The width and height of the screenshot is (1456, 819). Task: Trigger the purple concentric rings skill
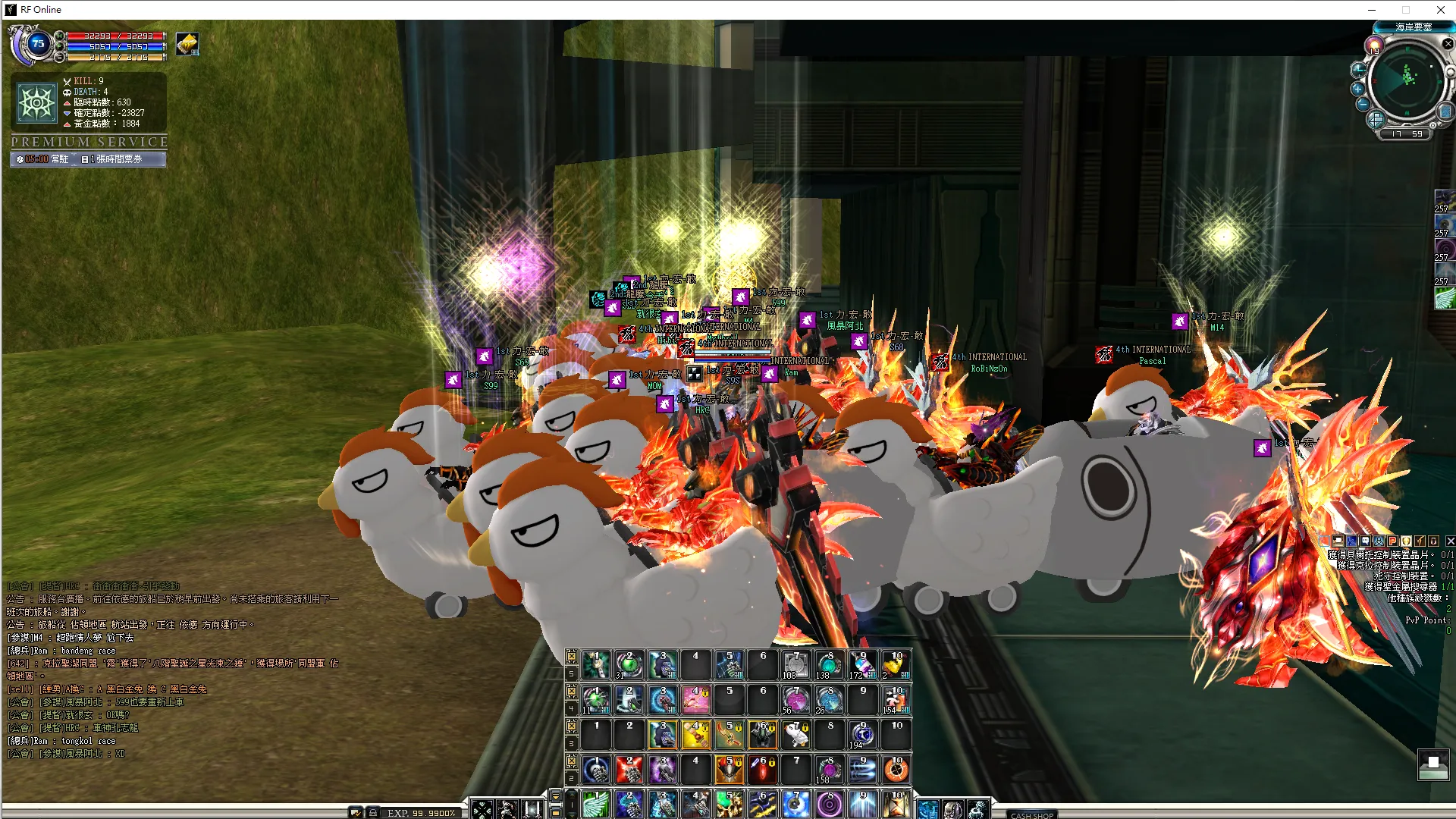tap(829, 805)
